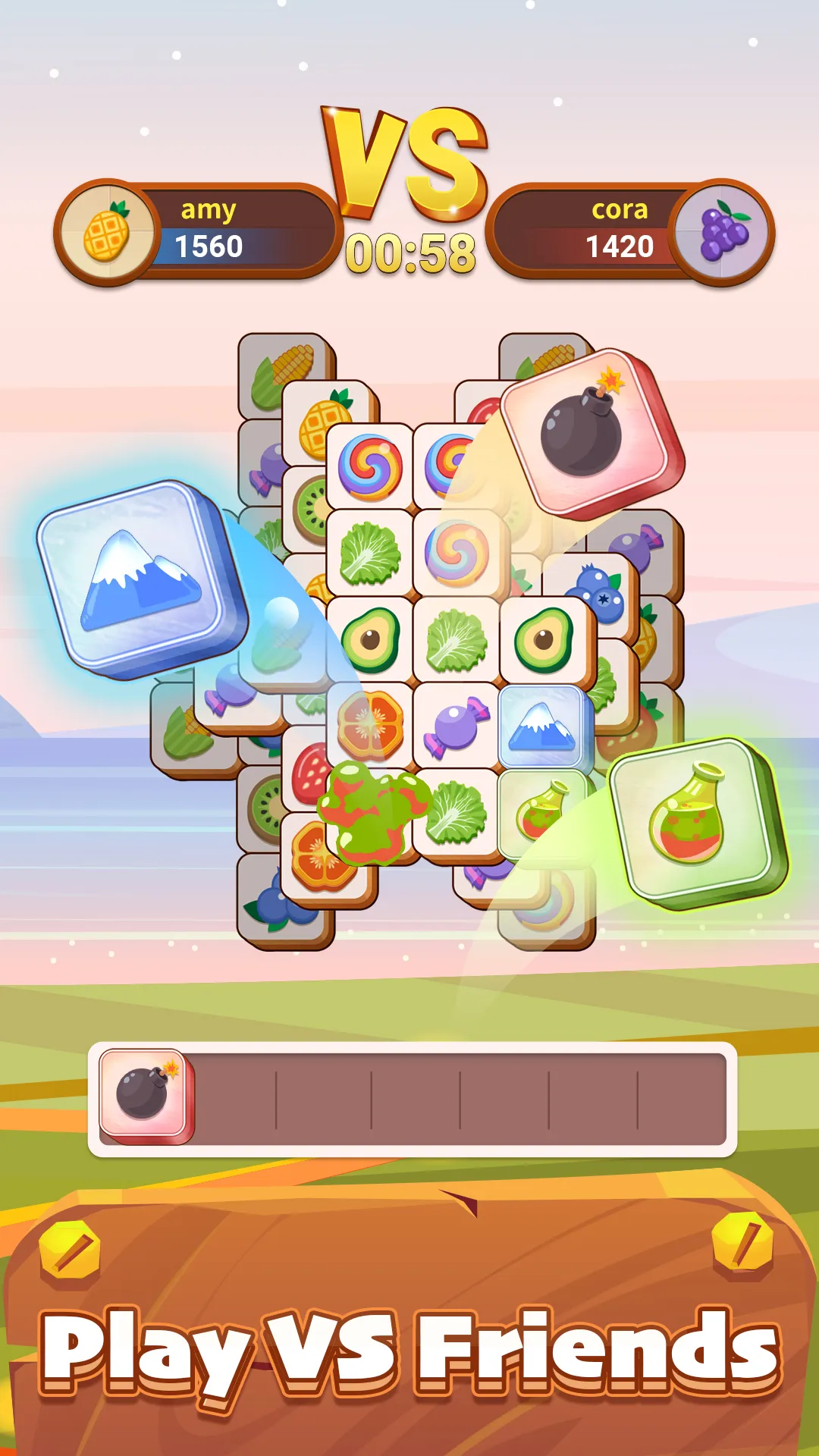Select the small potion flask tile on the board
Screen dimensions: 819x1456
coord(538,811)
